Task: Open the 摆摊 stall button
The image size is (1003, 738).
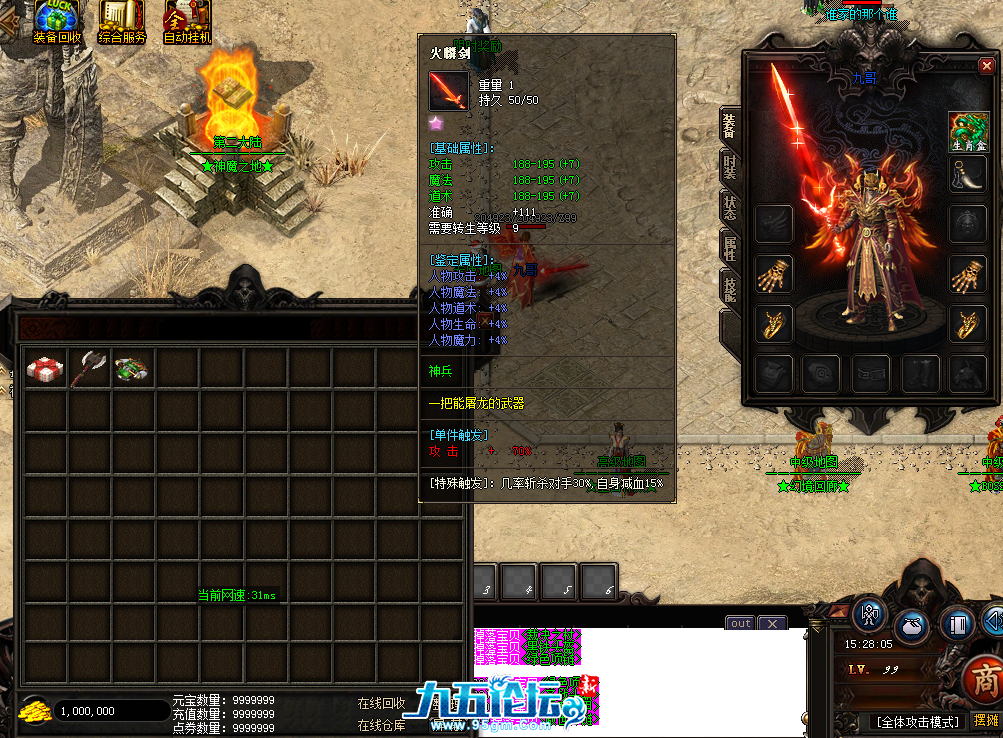Action: click(x=985, y=721)
